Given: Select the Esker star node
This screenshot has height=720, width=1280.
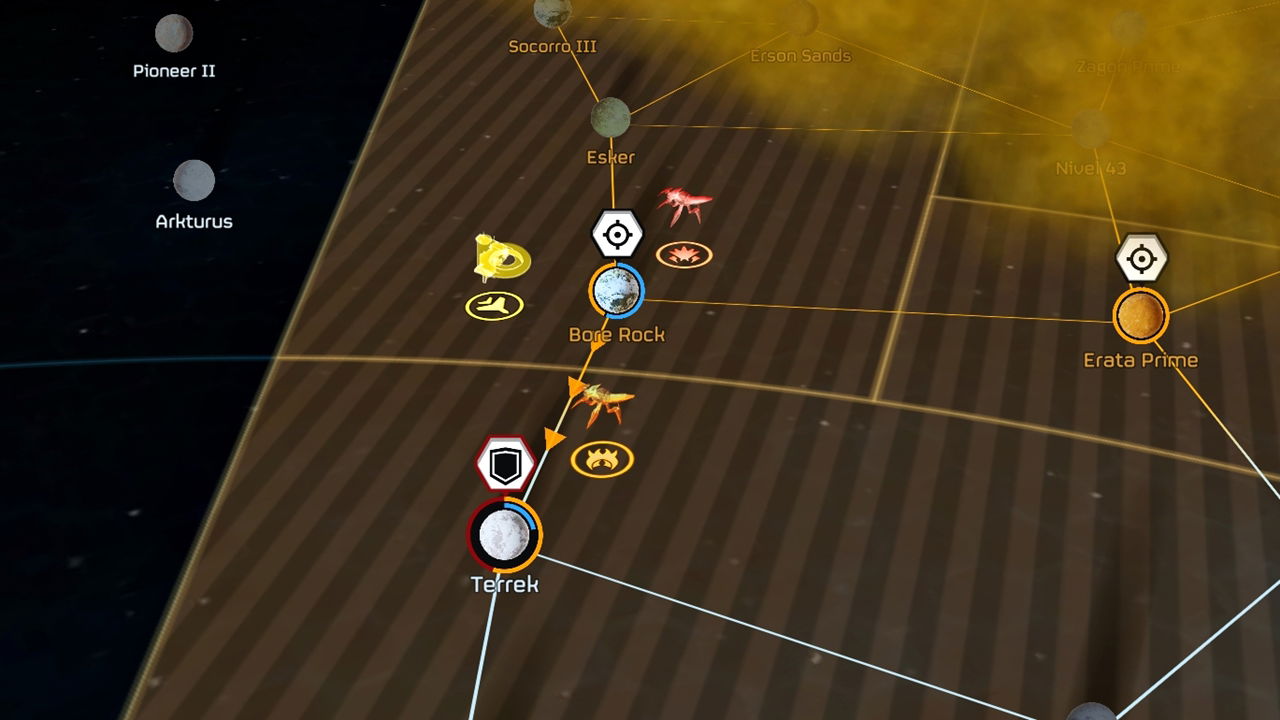Looking at the screenshot, I should pyautogui.click(x=609, y=117).
